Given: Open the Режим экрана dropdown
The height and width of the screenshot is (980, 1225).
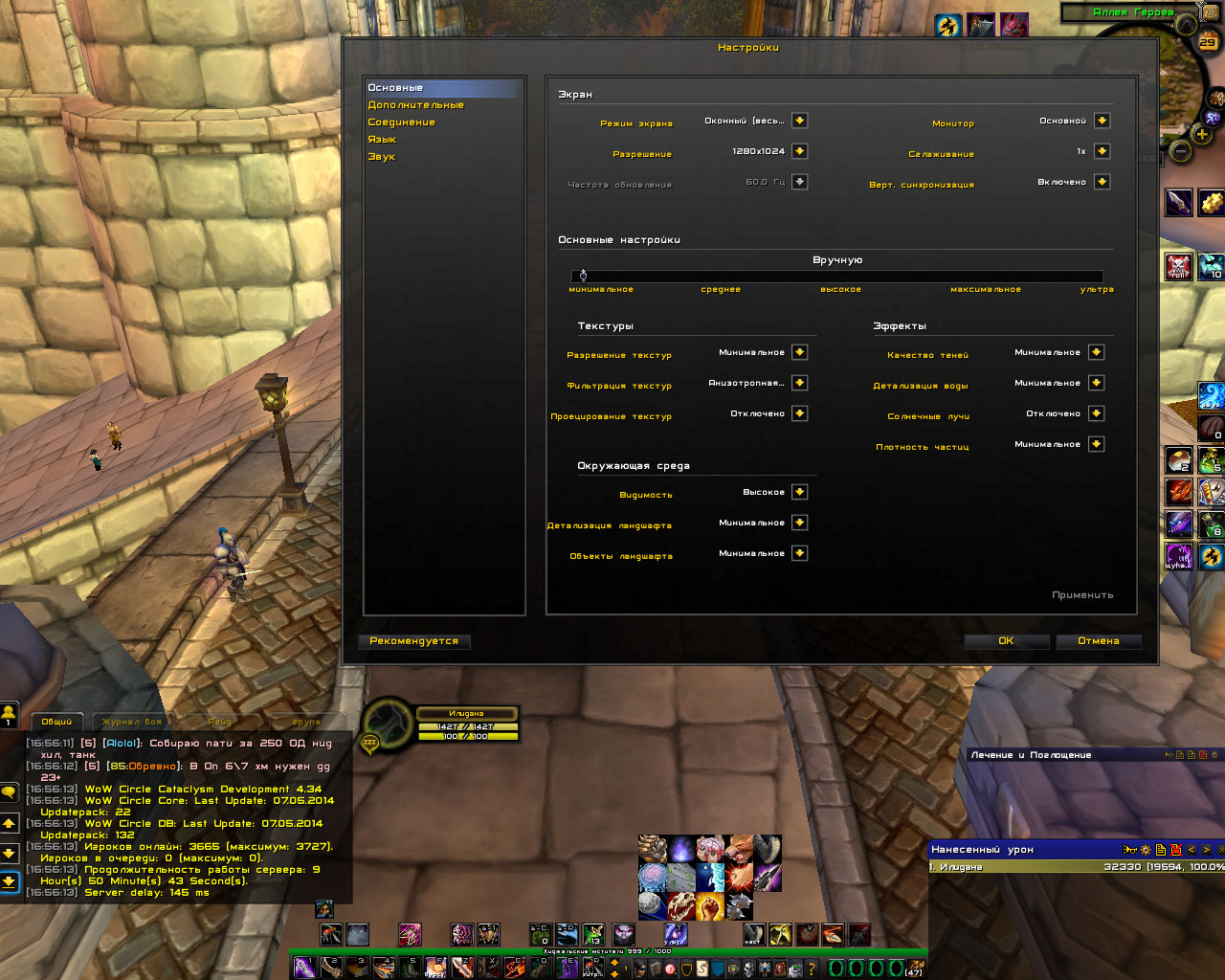Looking at the screenshot, I should click(x=799, y=121).
